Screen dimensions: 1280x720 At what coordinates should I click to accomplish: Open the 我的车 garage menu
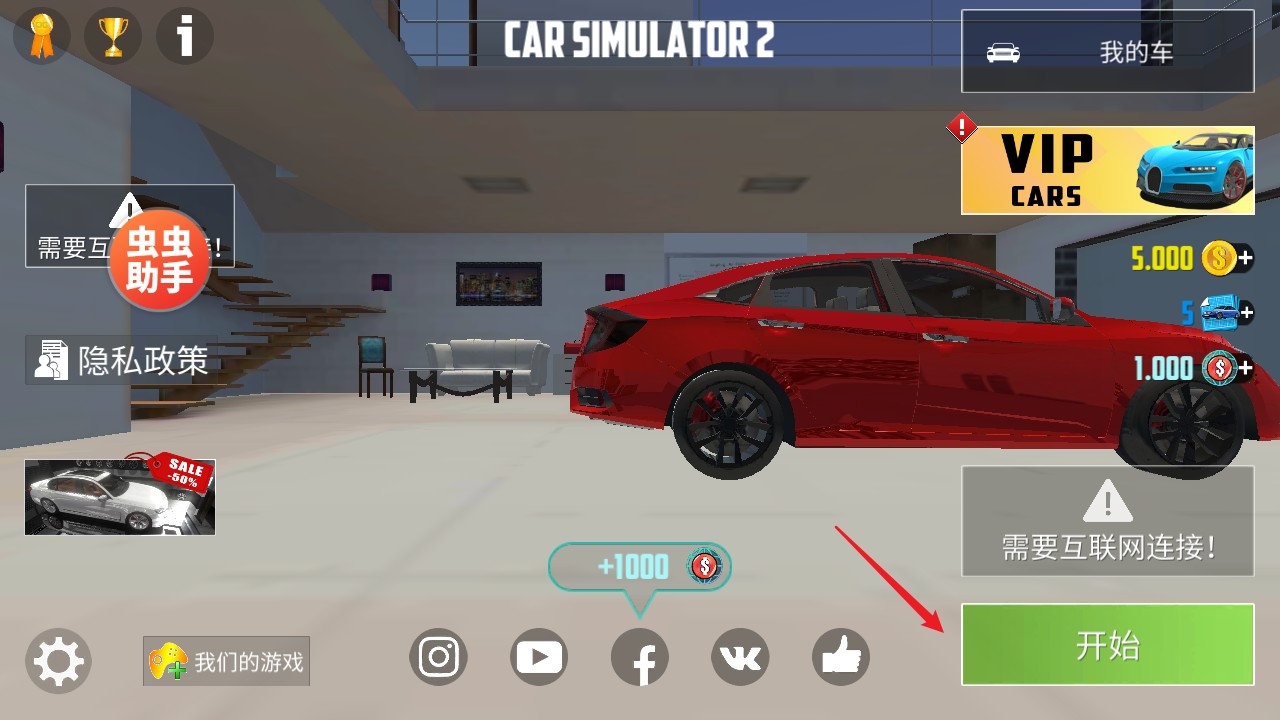click(1107, 52)
